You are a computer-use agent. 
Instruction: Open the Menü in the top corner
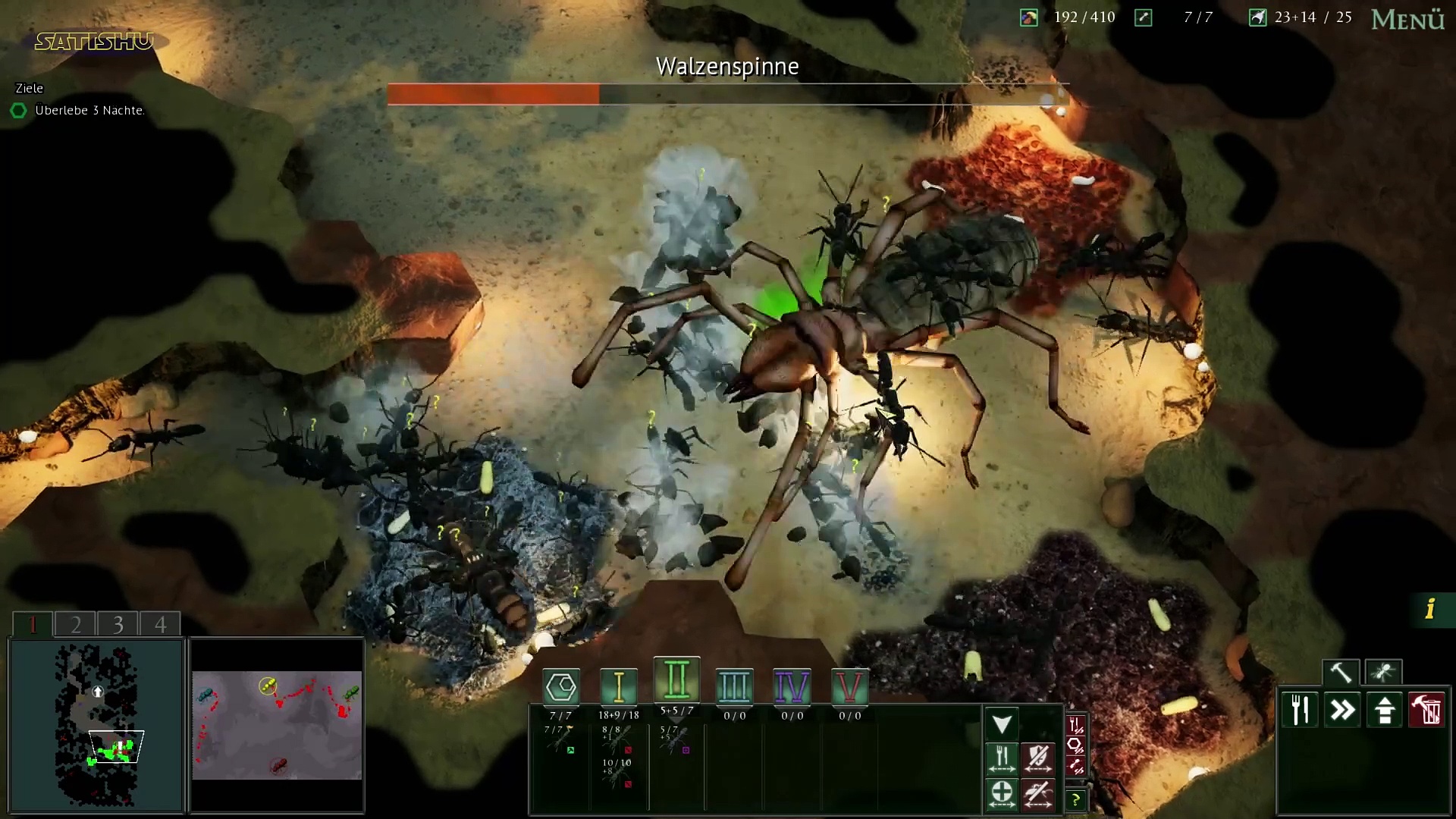pos(1407,20)
